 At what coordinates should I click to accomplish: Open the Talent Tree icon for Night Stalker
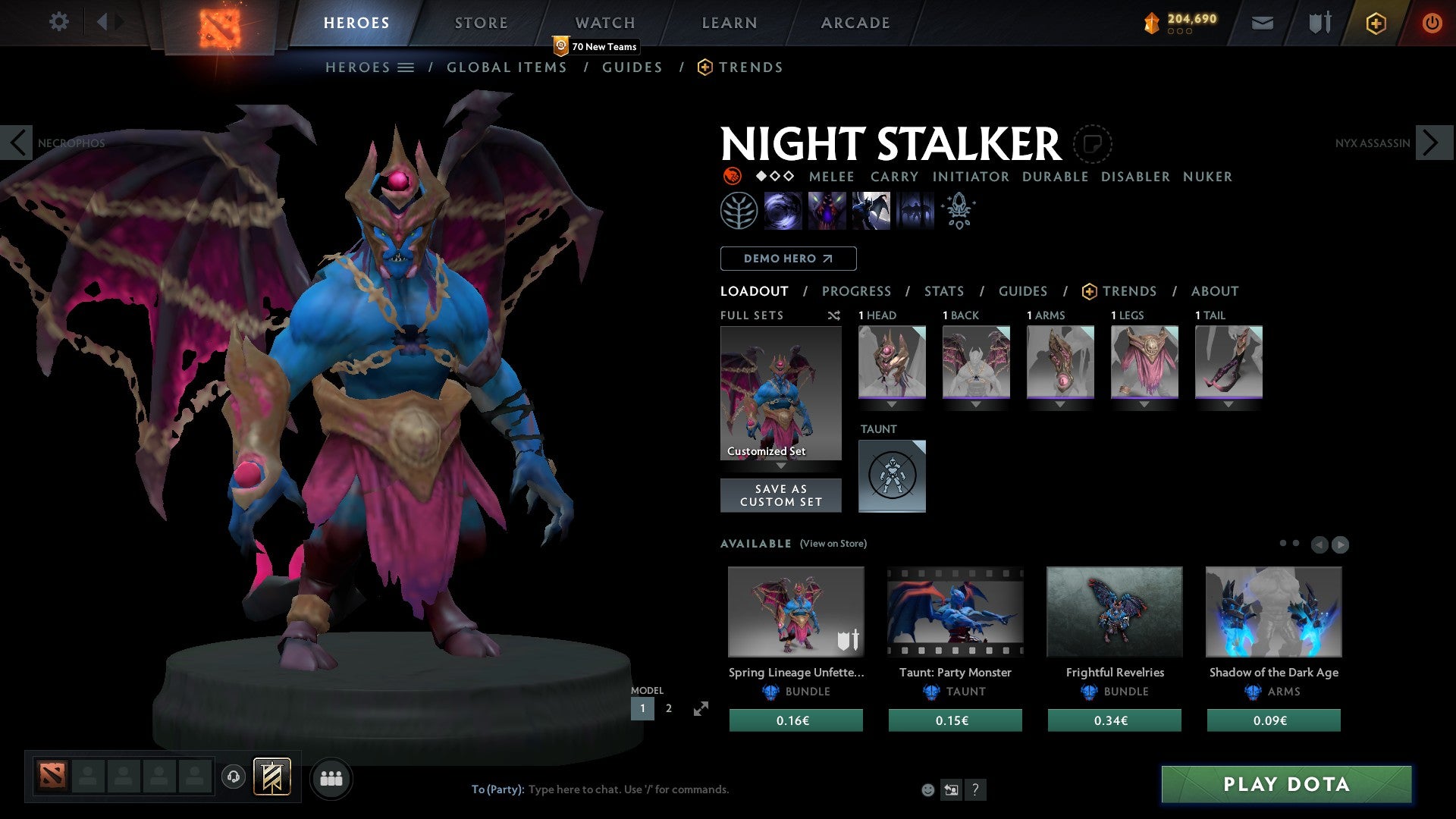pos(738,211)
